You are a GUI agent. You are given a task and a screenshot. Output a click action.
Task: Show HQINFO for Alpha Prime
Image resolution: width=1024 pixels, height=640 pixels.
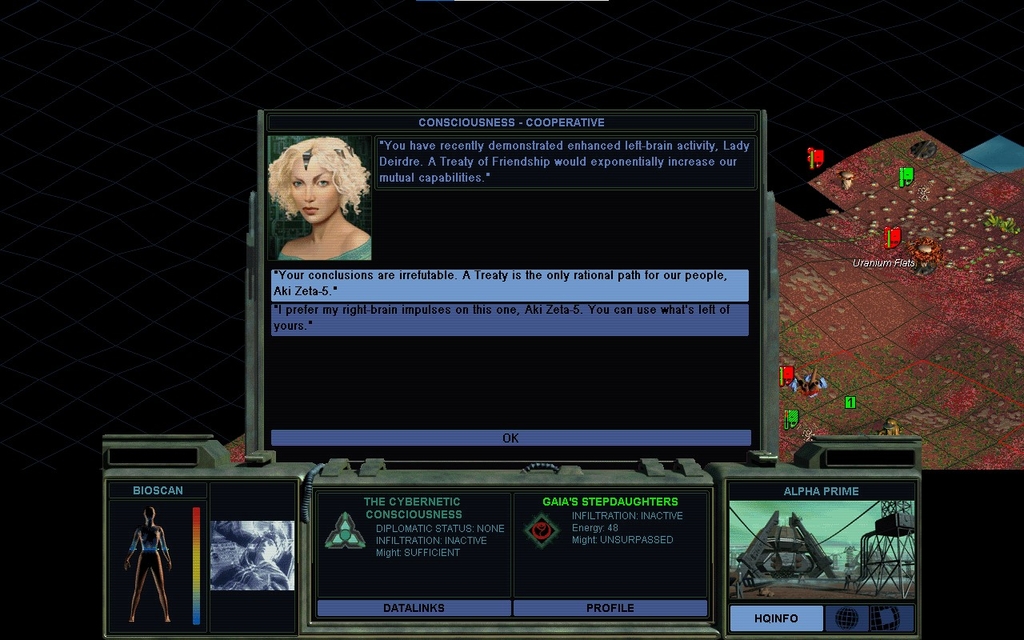pyautogui.click(x=776, y=618)
